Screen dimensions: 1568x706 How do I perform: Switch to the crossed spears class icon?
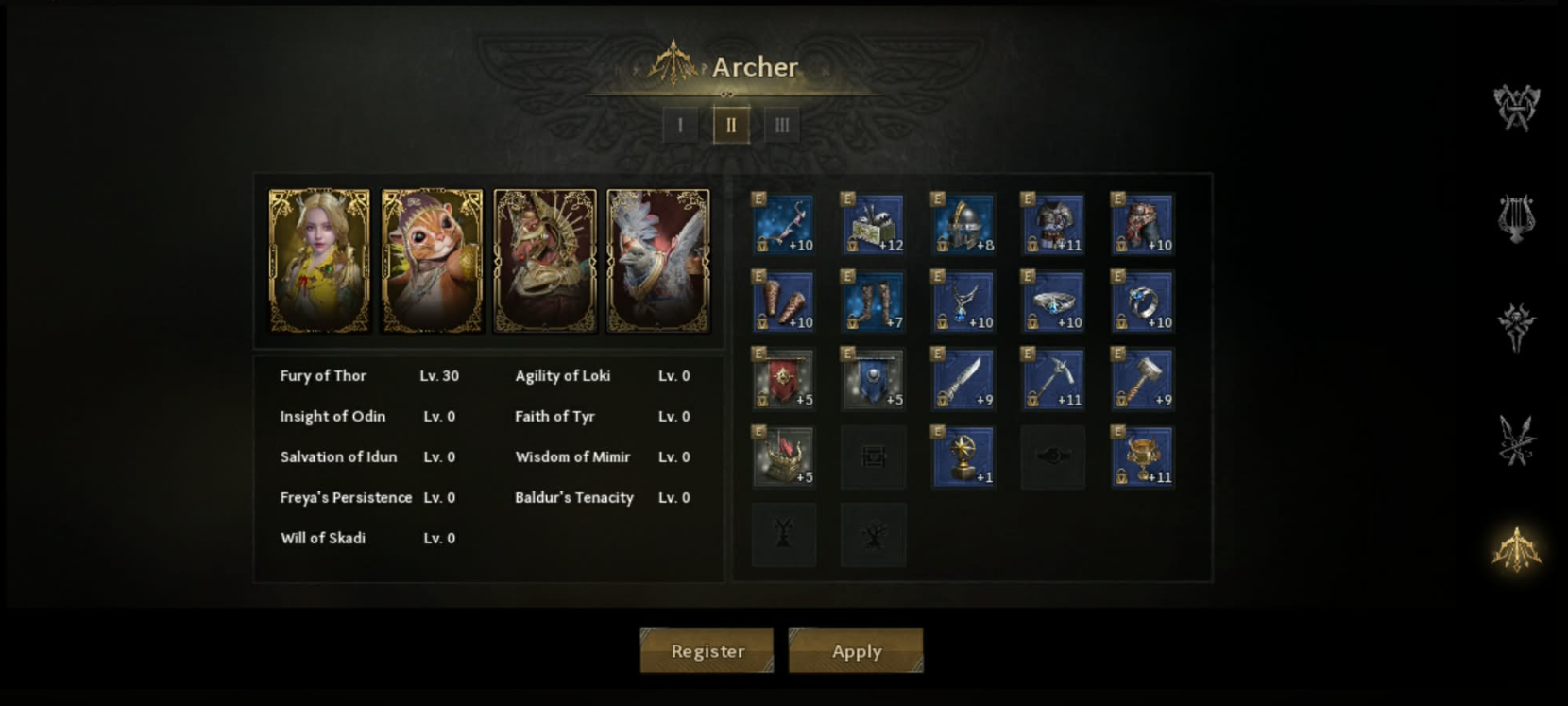point(1516,439)
